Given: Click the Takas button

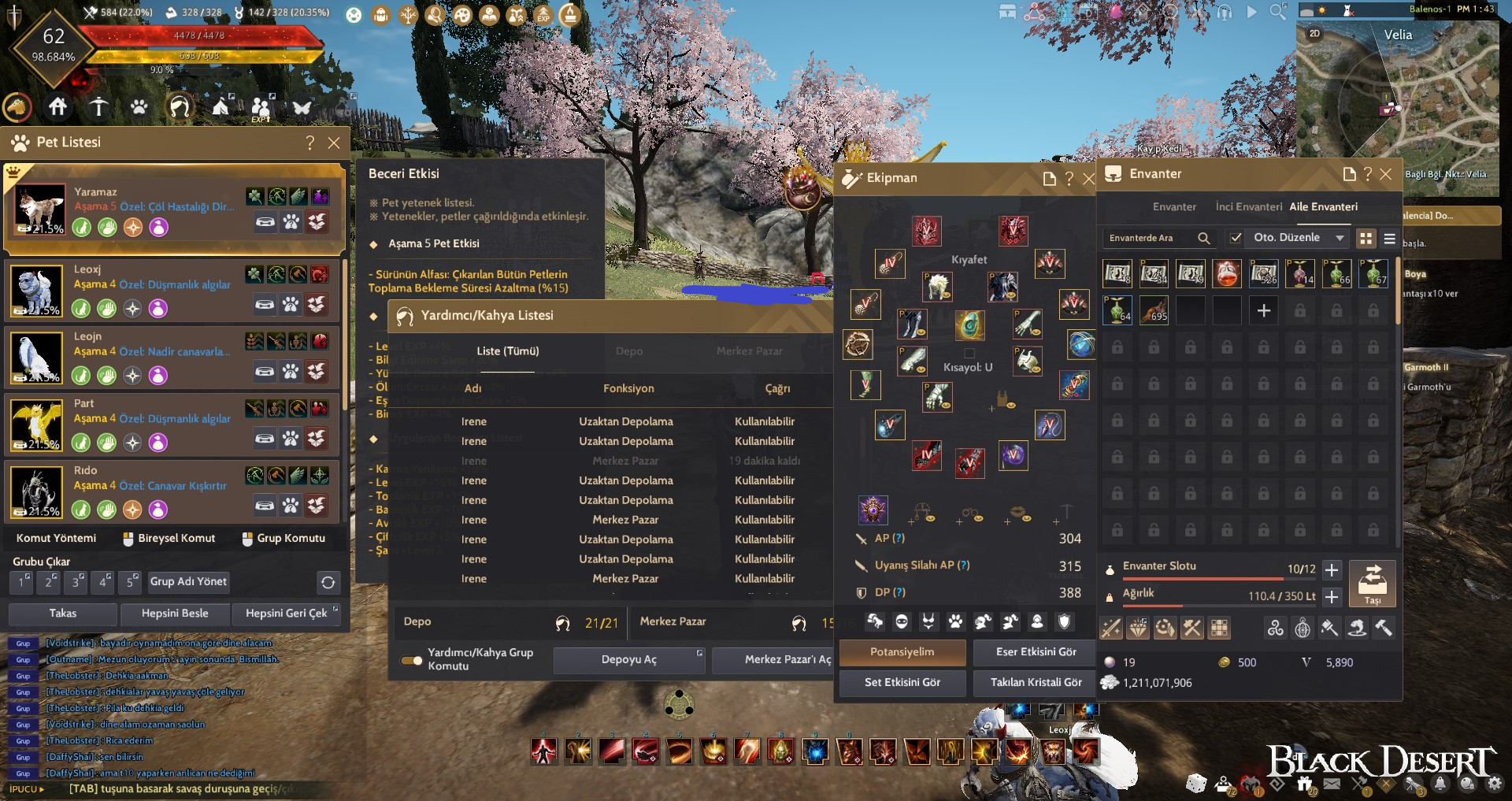Looking at the screenshot, I should coord(63,614).
